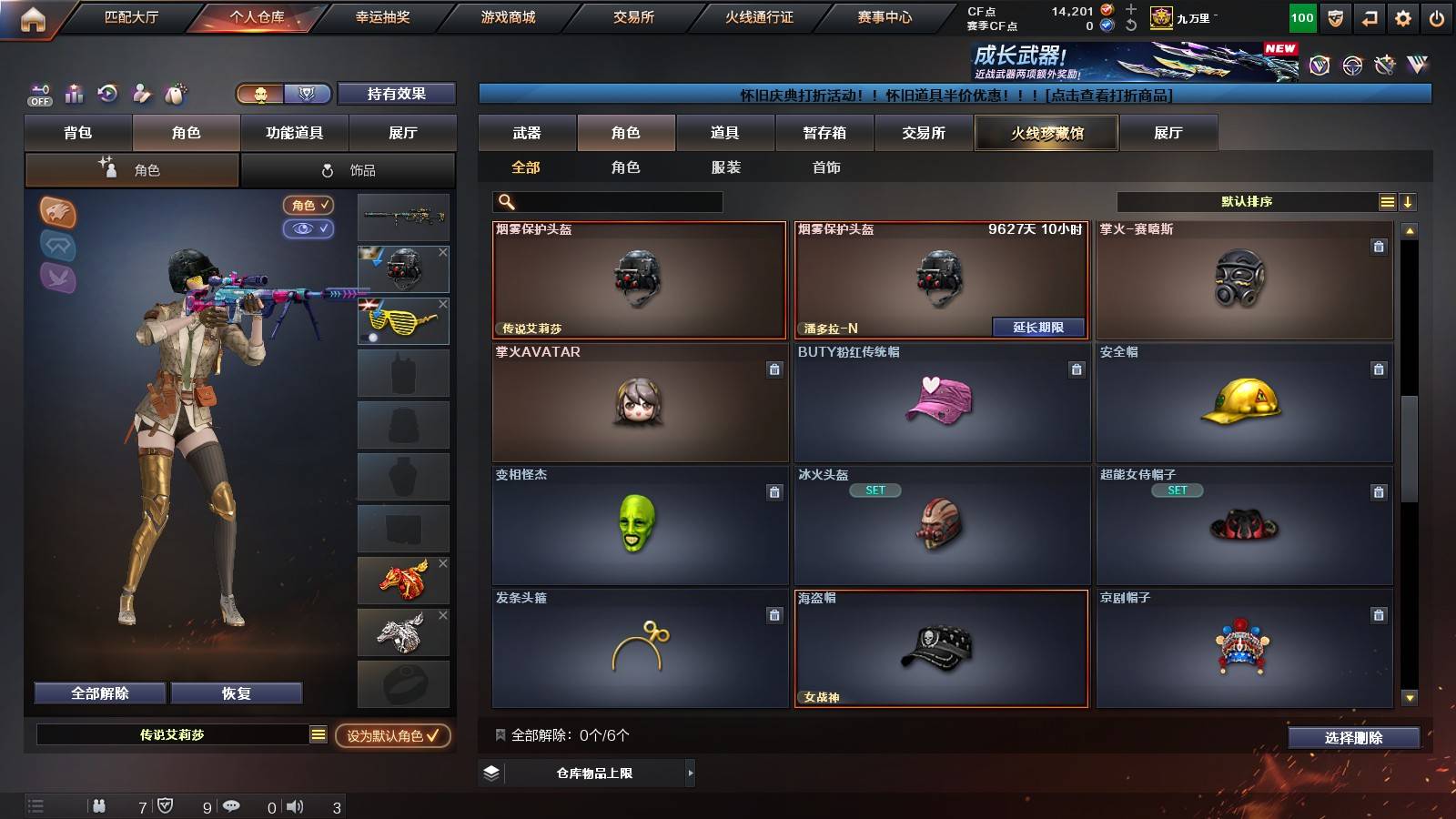
Task: Switch to the 火线珍藏馆 tab
Action: [1046, 133]
